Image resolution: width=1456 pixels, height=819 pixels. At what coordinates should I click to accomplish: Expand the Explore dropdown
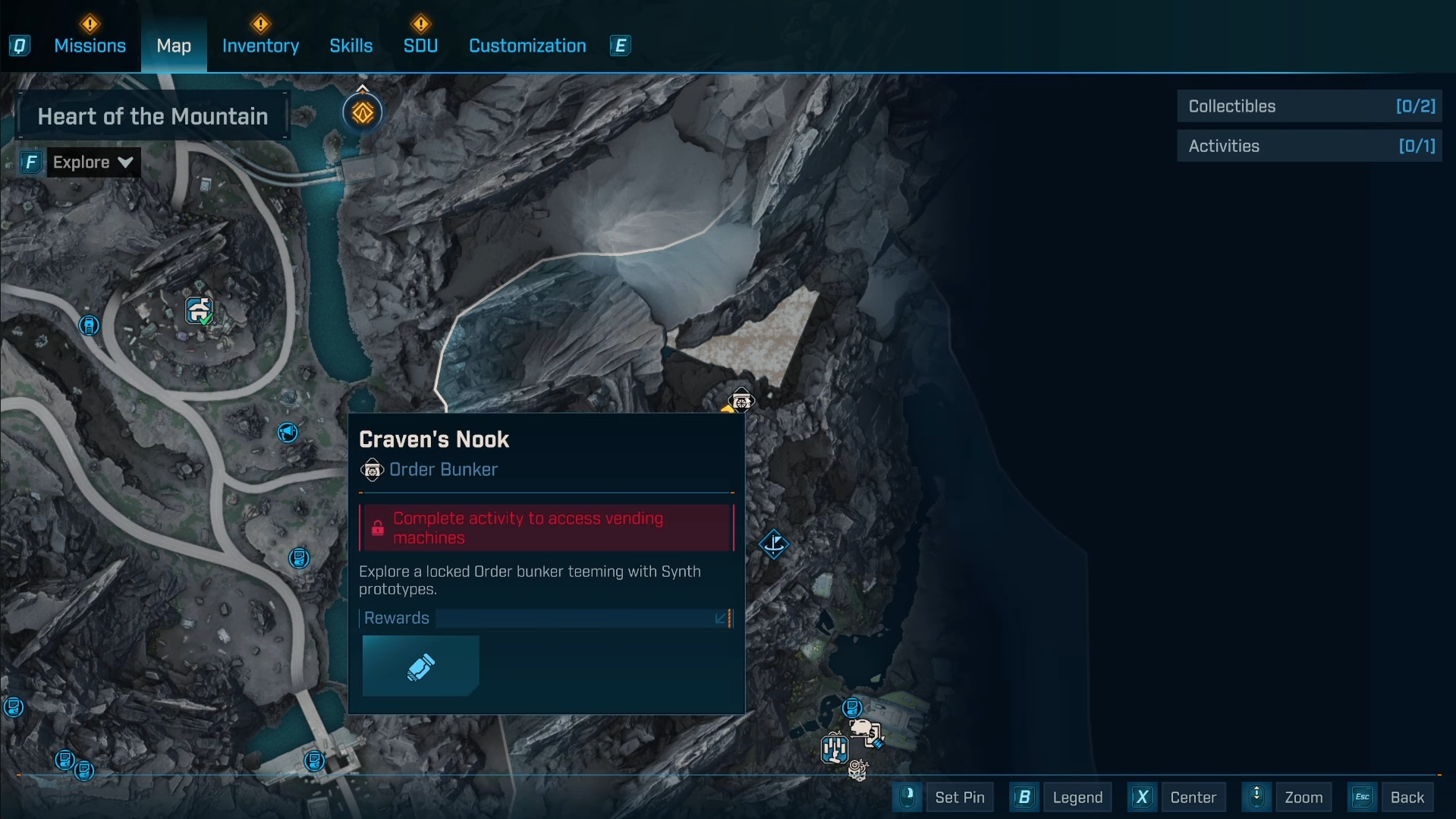tap(93, 162)
